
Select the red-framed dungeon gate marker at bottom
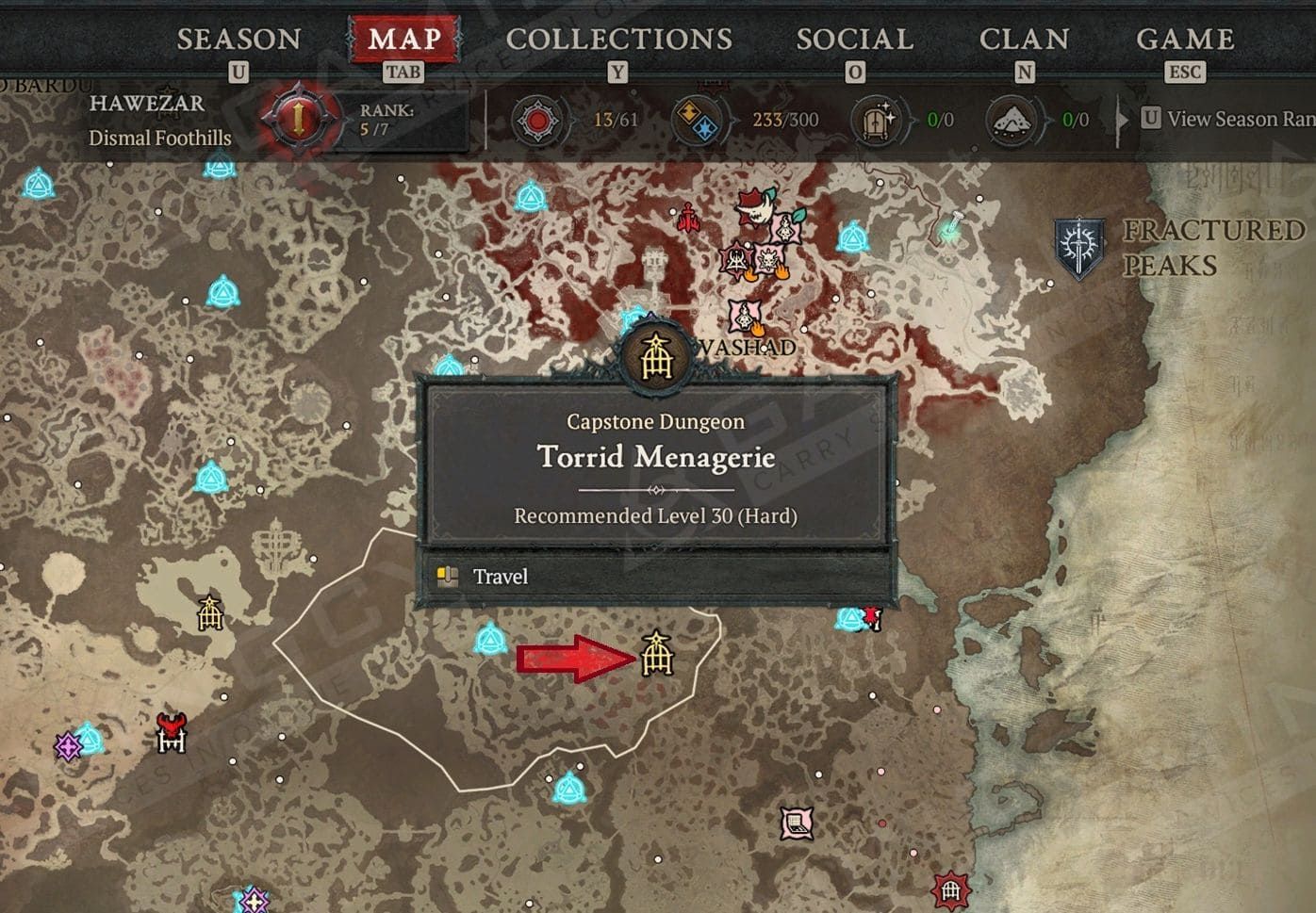pyautogui.click(x=950, y=889)
